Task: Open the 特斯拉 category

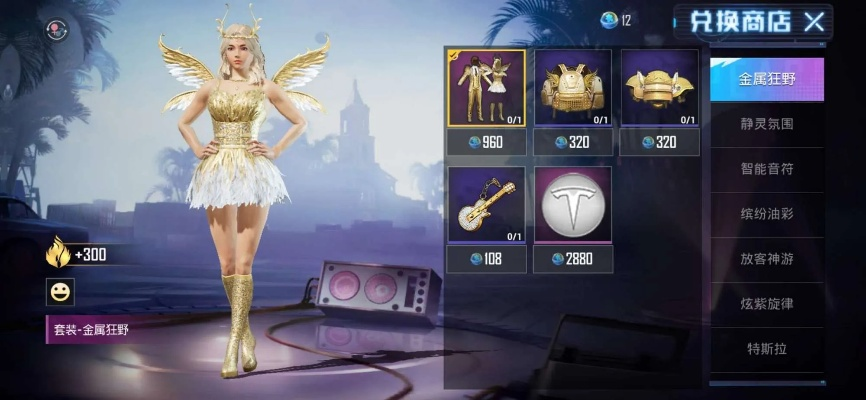Action: 767,348
